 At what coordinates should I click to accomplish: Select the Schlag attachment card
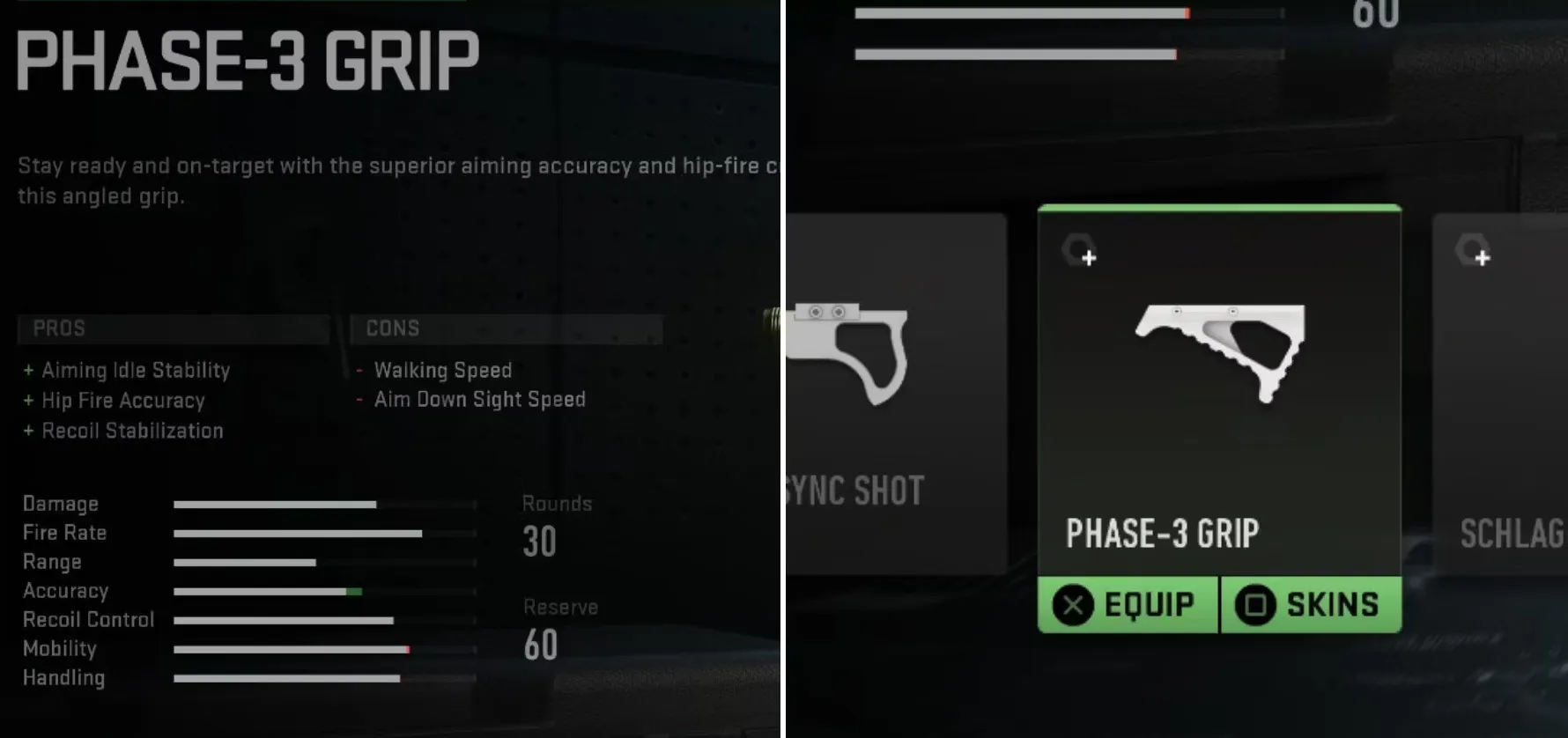(1502, 396)
